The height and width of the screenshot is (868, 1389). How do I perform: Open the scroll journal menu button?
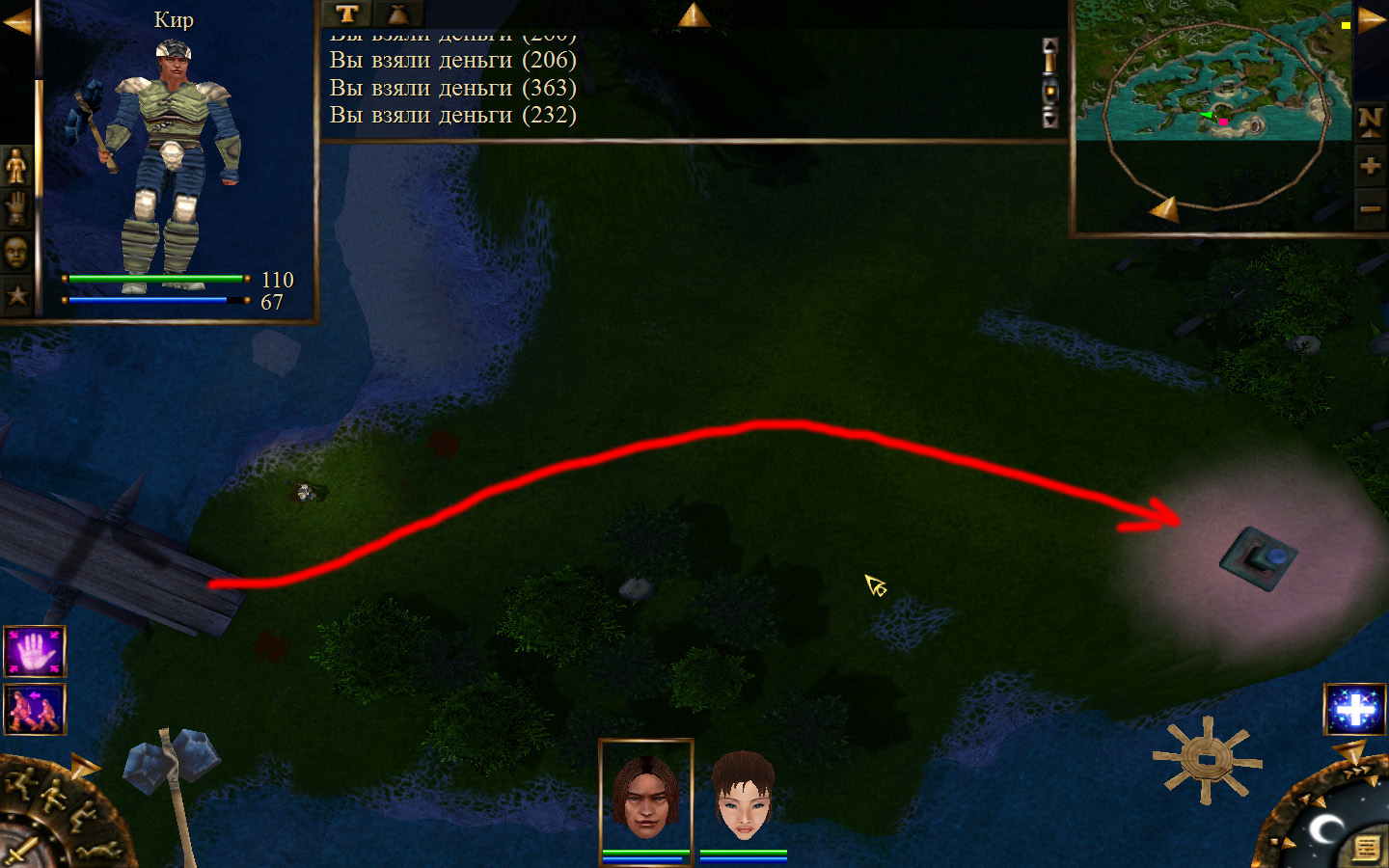[1366, 848]
